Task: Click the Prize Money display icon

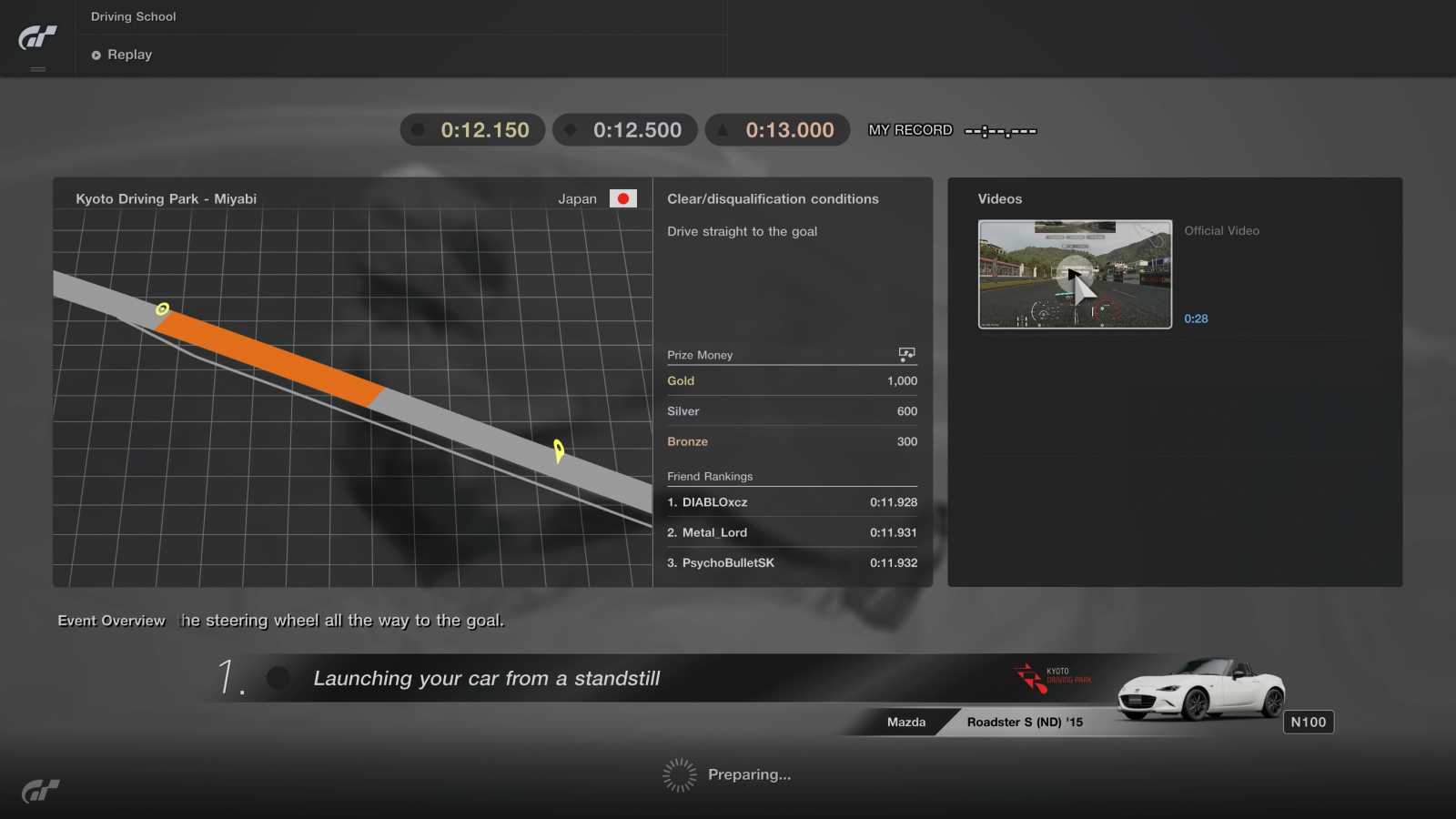Action: tap(906, 354)
